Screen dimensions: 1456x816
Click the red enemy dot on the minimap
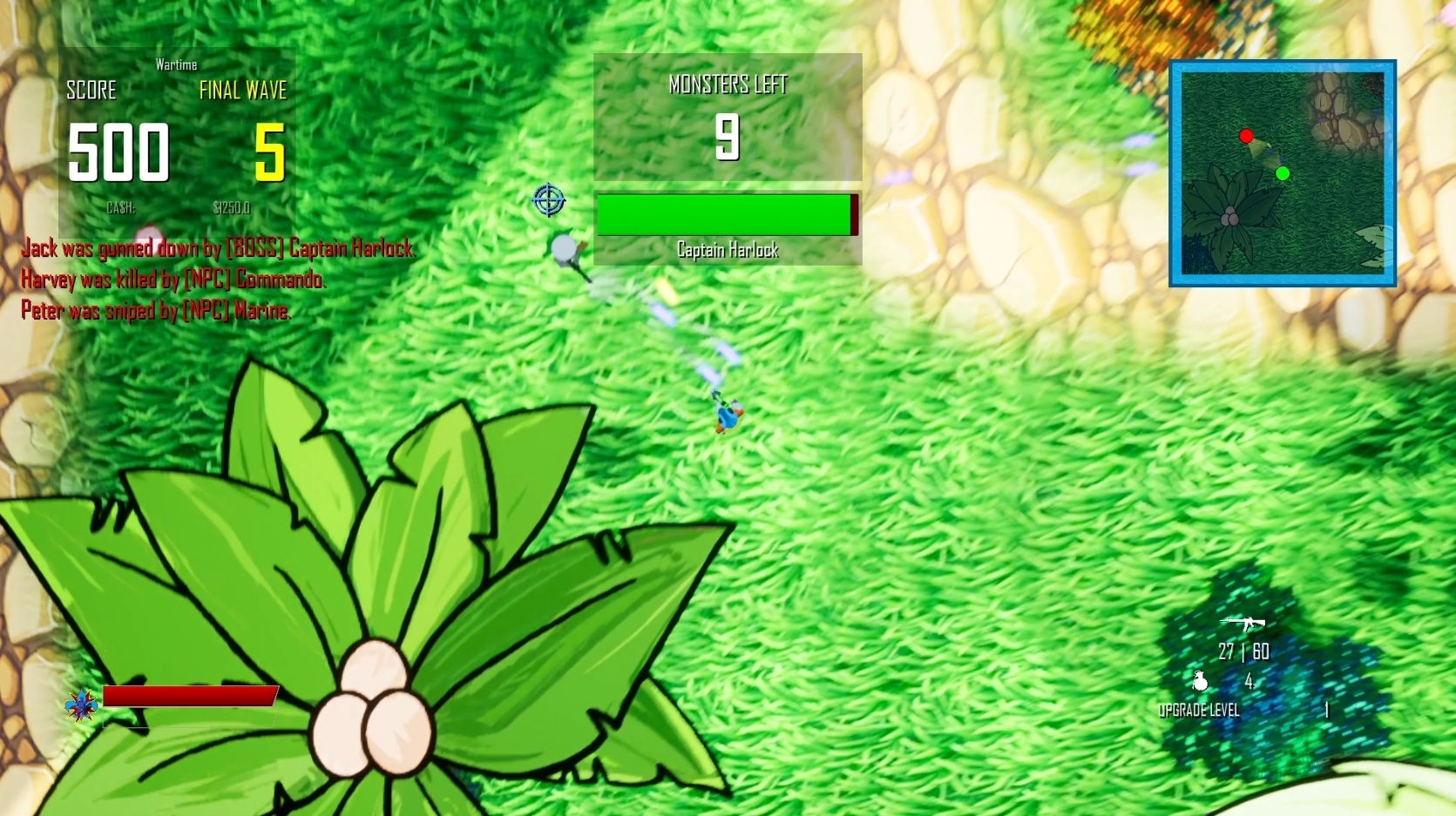pyautogui.click(x=1246, y=137)
